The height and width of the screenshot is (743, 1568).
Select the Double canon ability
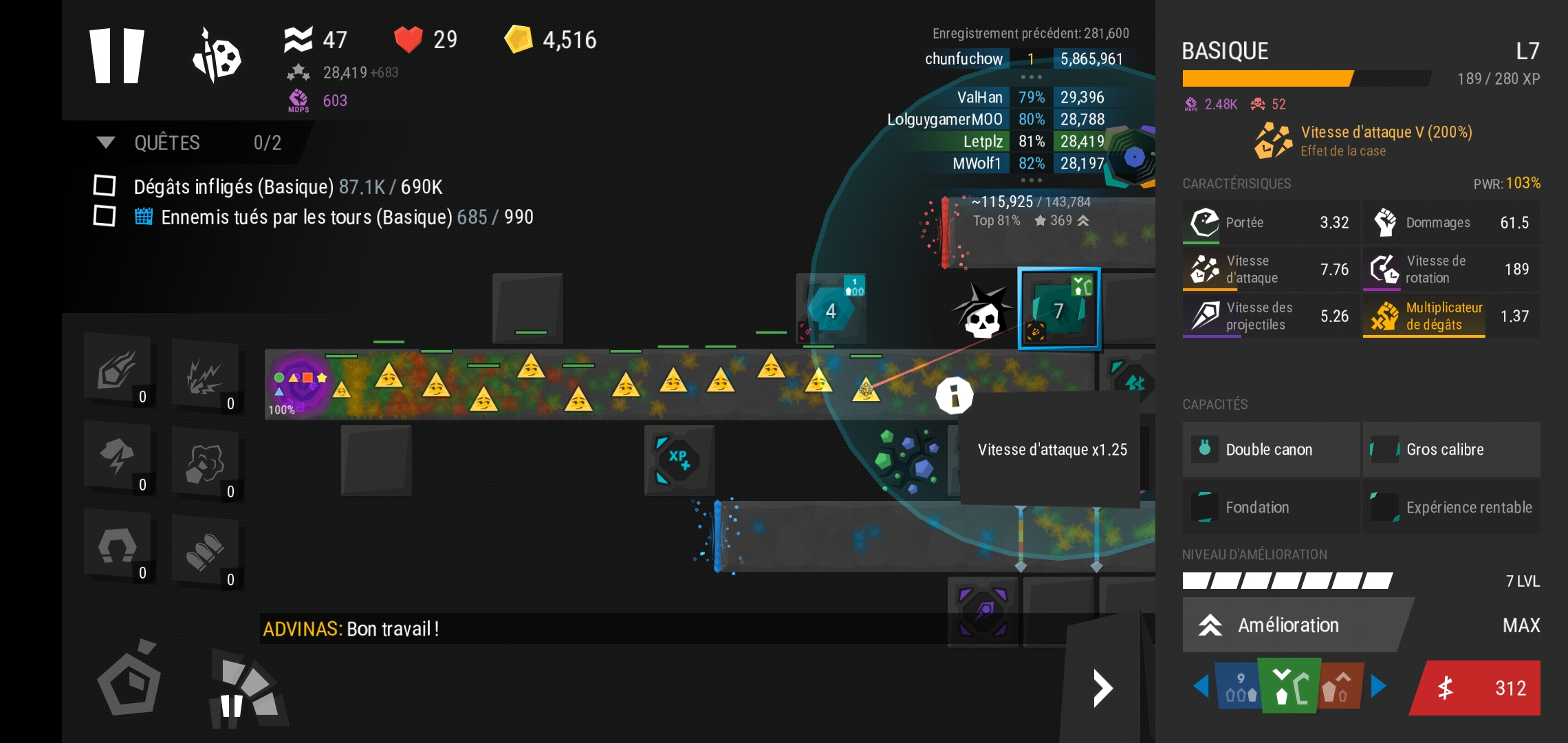[1270, 449]
